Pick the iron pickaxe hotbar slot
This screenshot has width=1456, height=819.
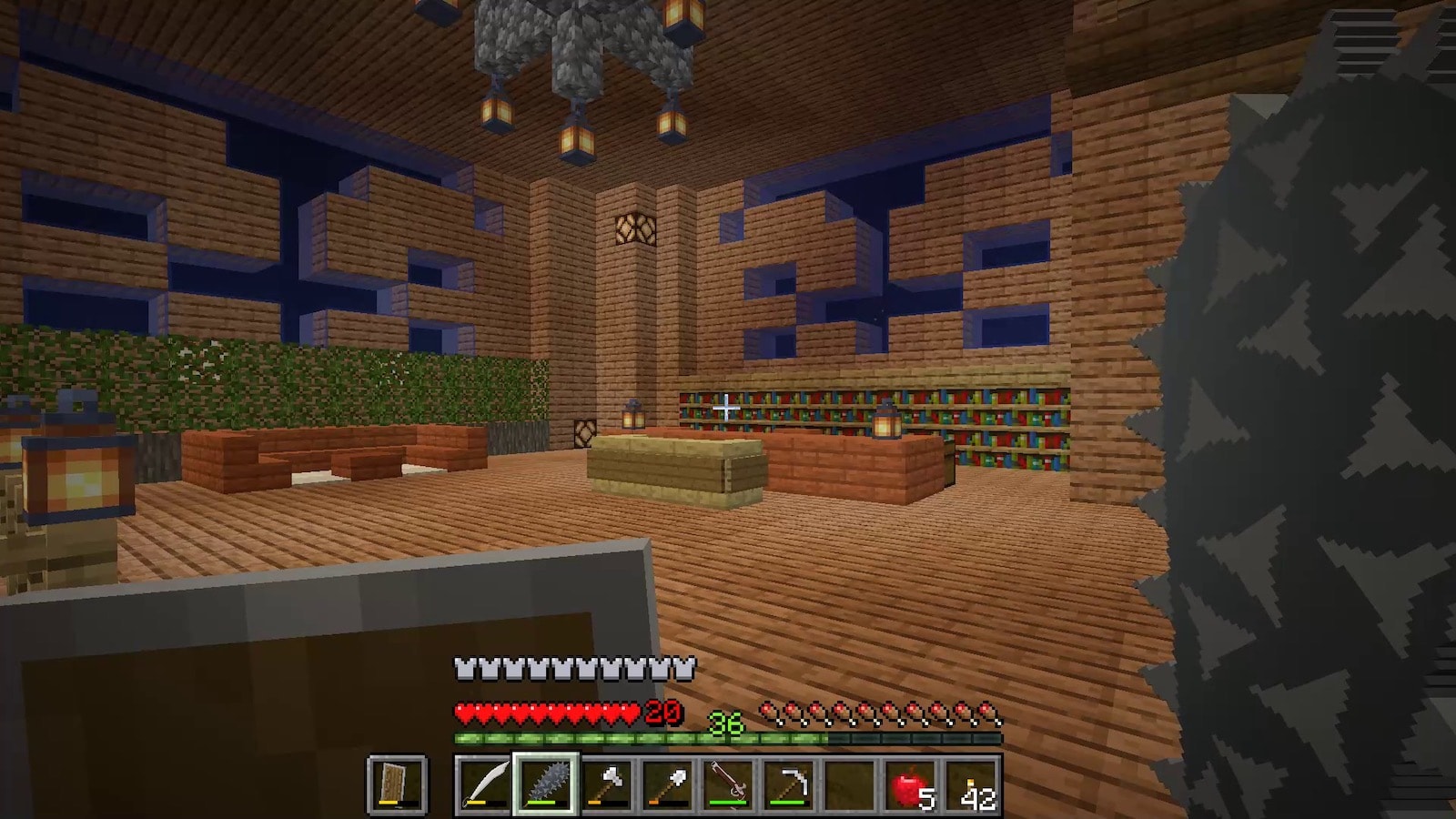pyautogui.click(x=789, y=784)
